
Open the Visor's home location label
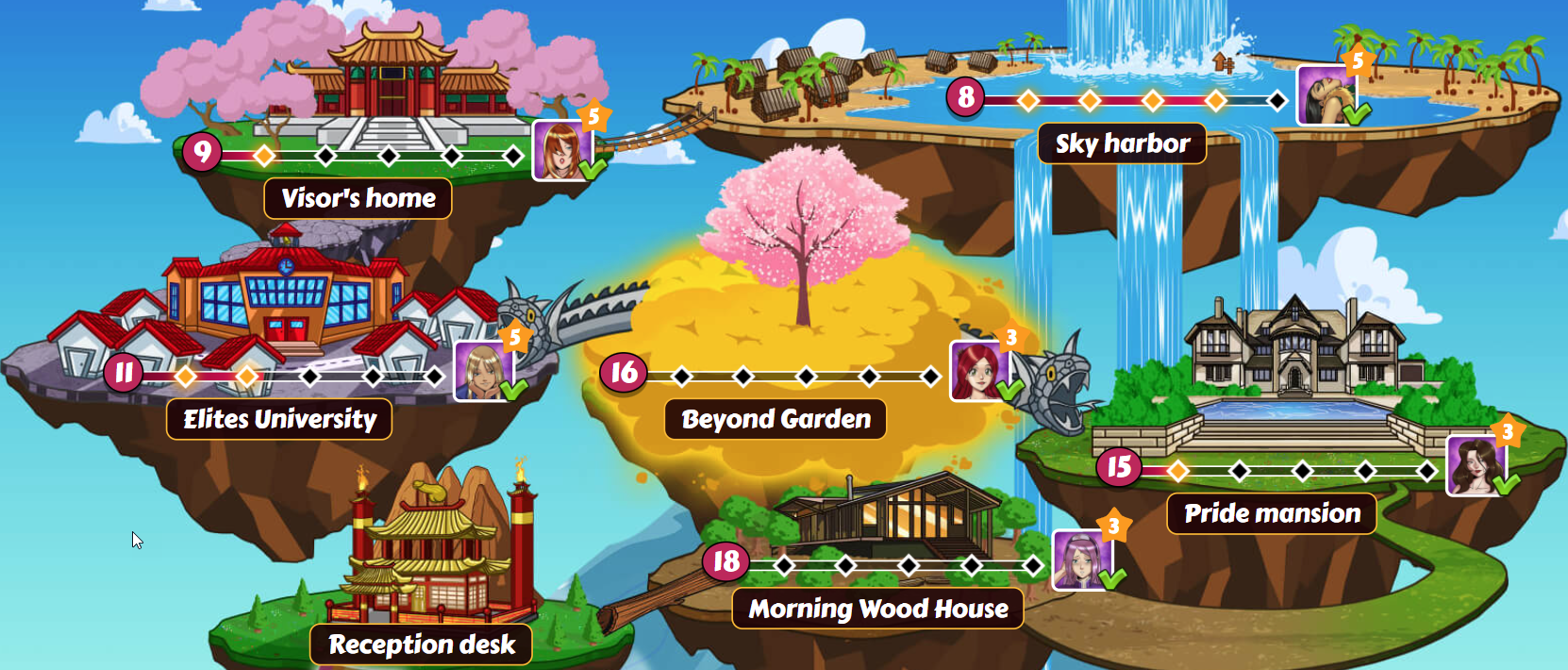[x=358, y=198]
